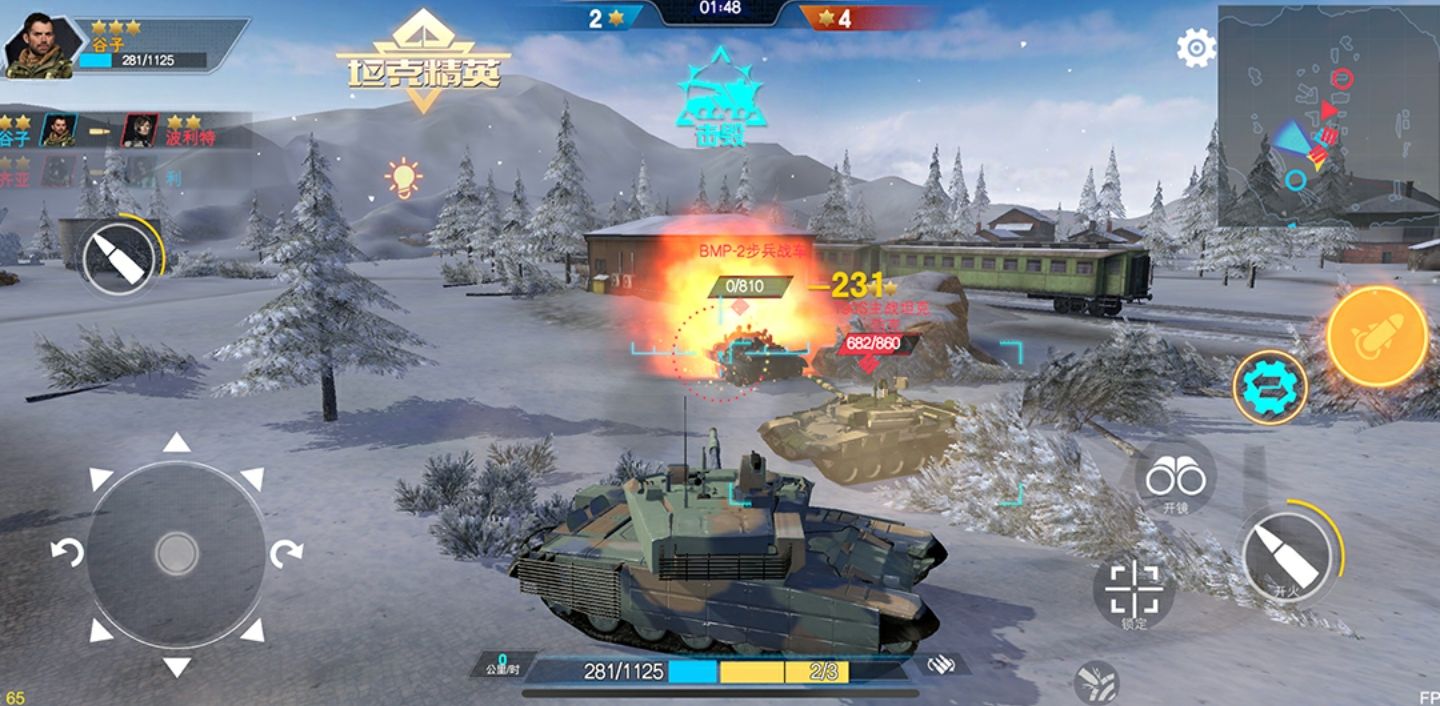Use the left-side shell fire button

click(119, 258)
